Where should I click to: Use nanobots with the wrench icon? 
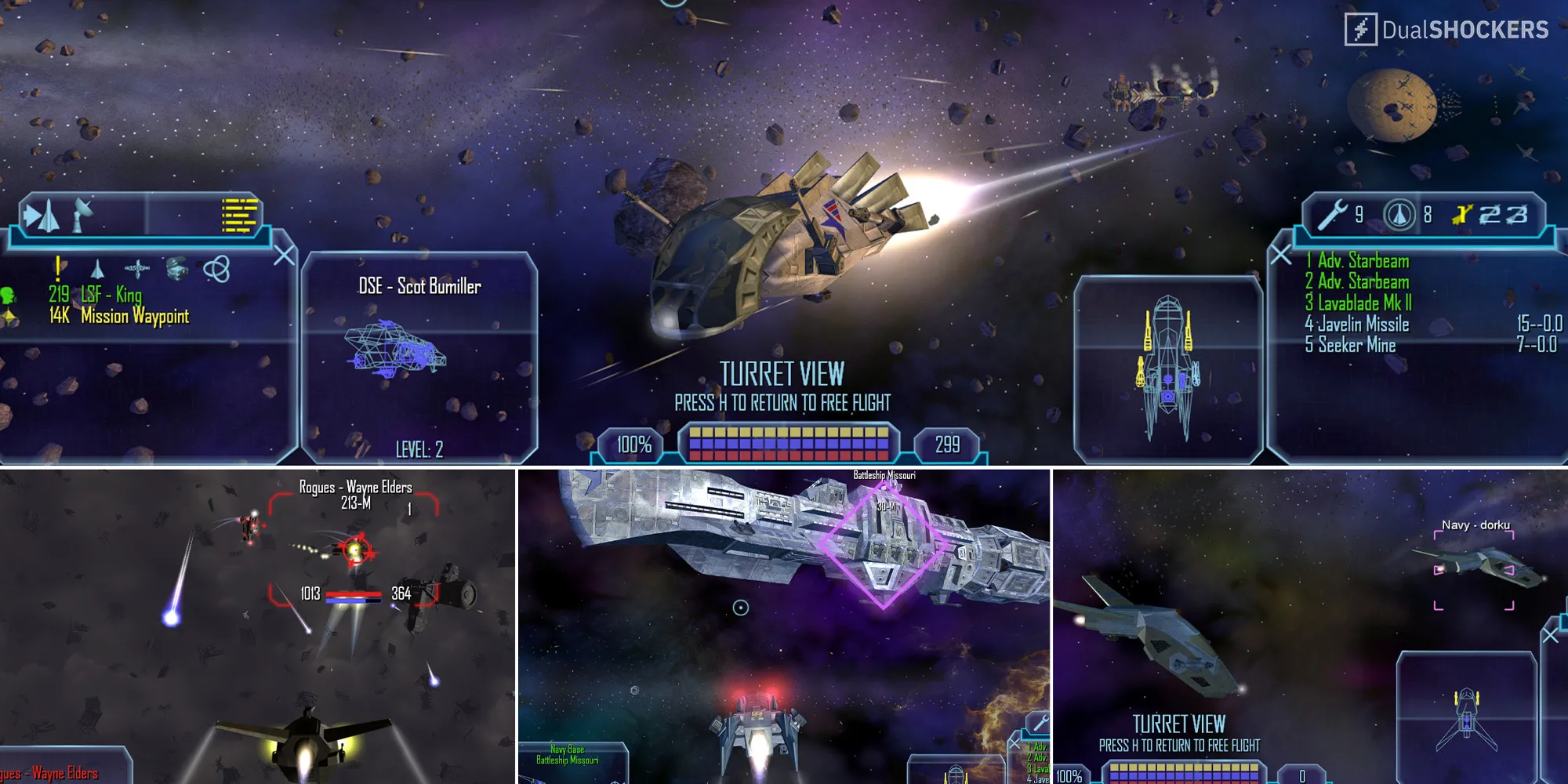point(1333,215)
